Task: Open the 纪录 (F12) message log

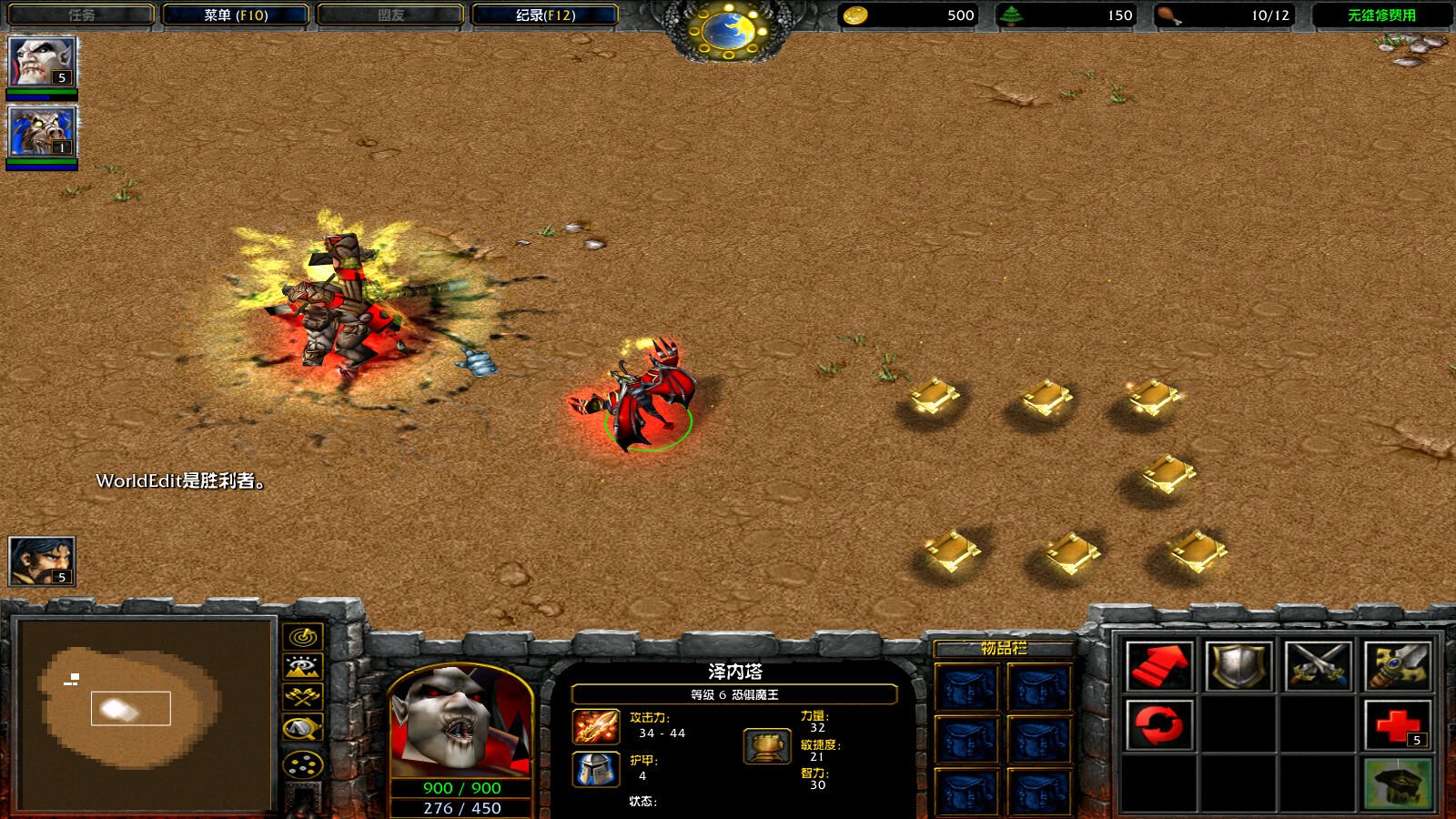Action: (x=545, y=15)
